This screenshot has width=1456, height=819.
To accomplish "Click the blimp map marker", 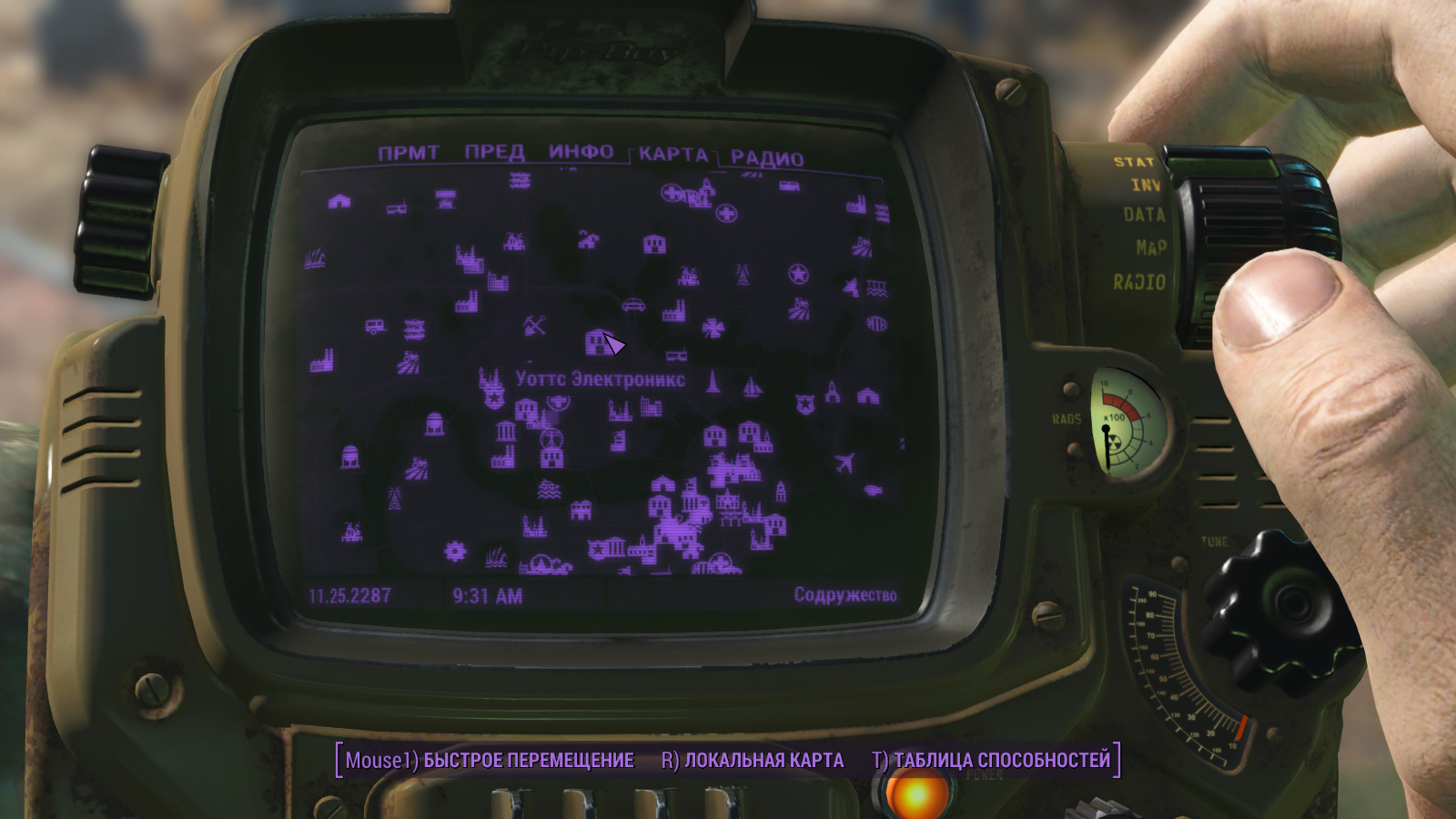I will click(x=874, y=490).
